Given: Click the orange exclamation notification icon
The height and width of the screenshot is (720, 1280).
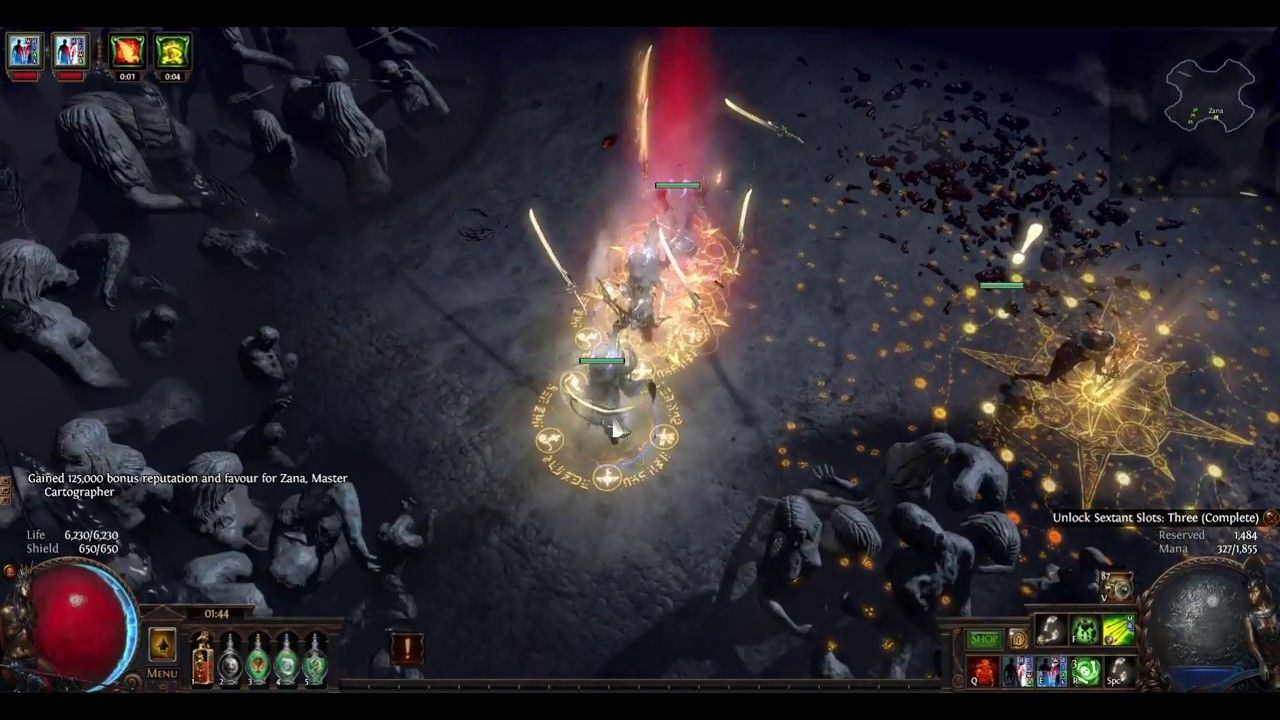Looking at the screenshot, I should coord(407,649).
